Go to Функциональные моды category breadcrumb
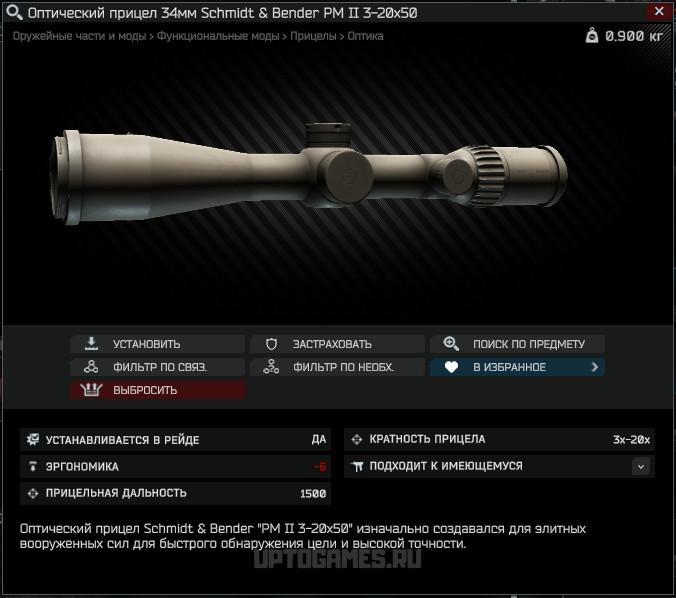Image resolution: width=676 pixels, height=598 pixels. click(219, 36)
